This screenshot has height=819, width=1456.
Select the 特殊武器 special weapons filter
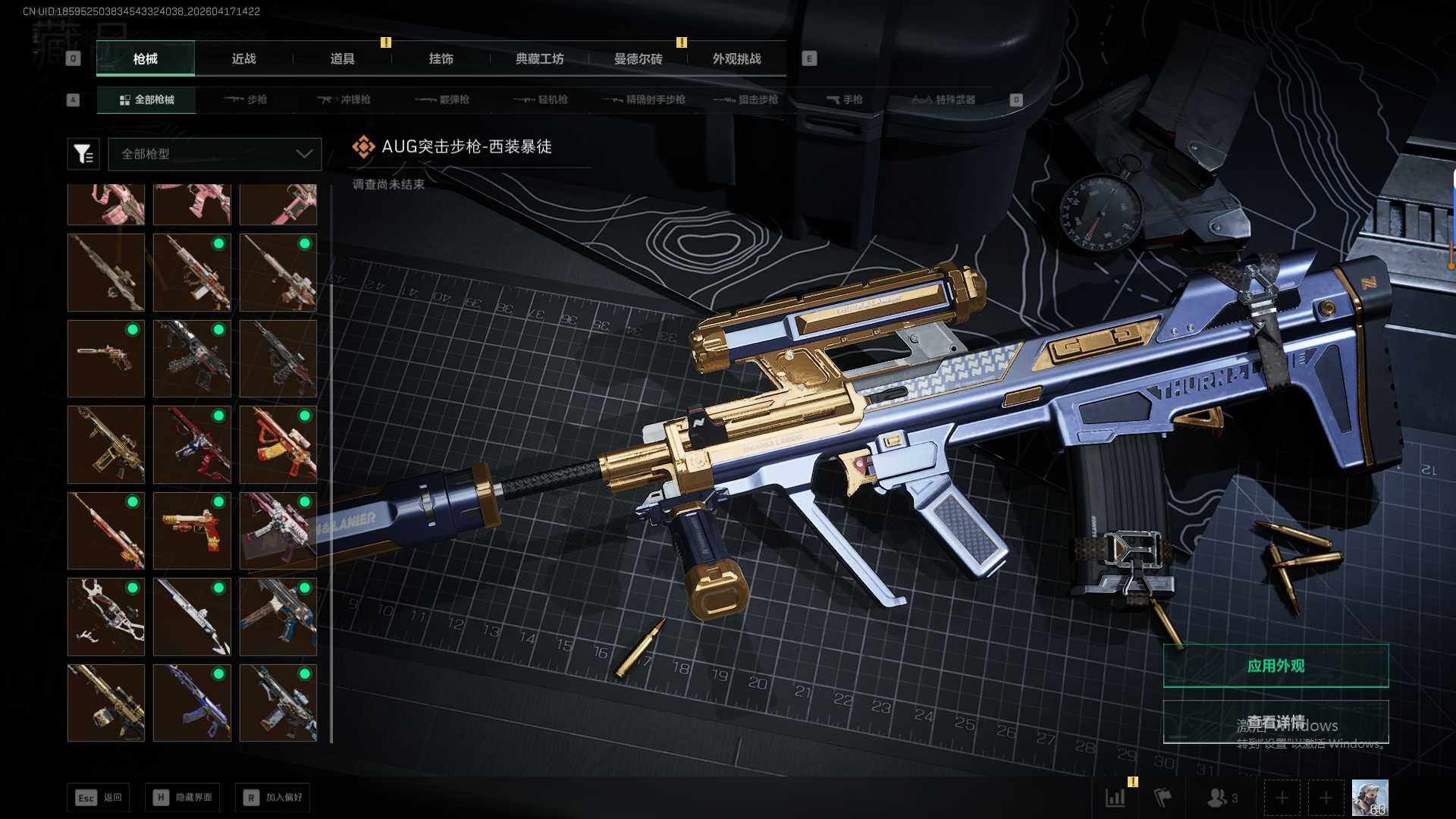[943, 99]
